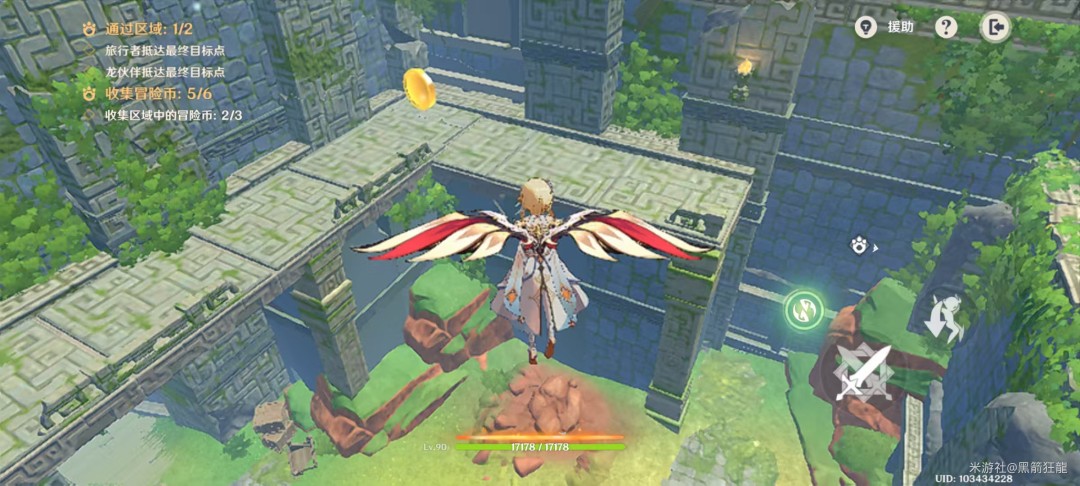Use the crossed swords attack button

point(864,372)
